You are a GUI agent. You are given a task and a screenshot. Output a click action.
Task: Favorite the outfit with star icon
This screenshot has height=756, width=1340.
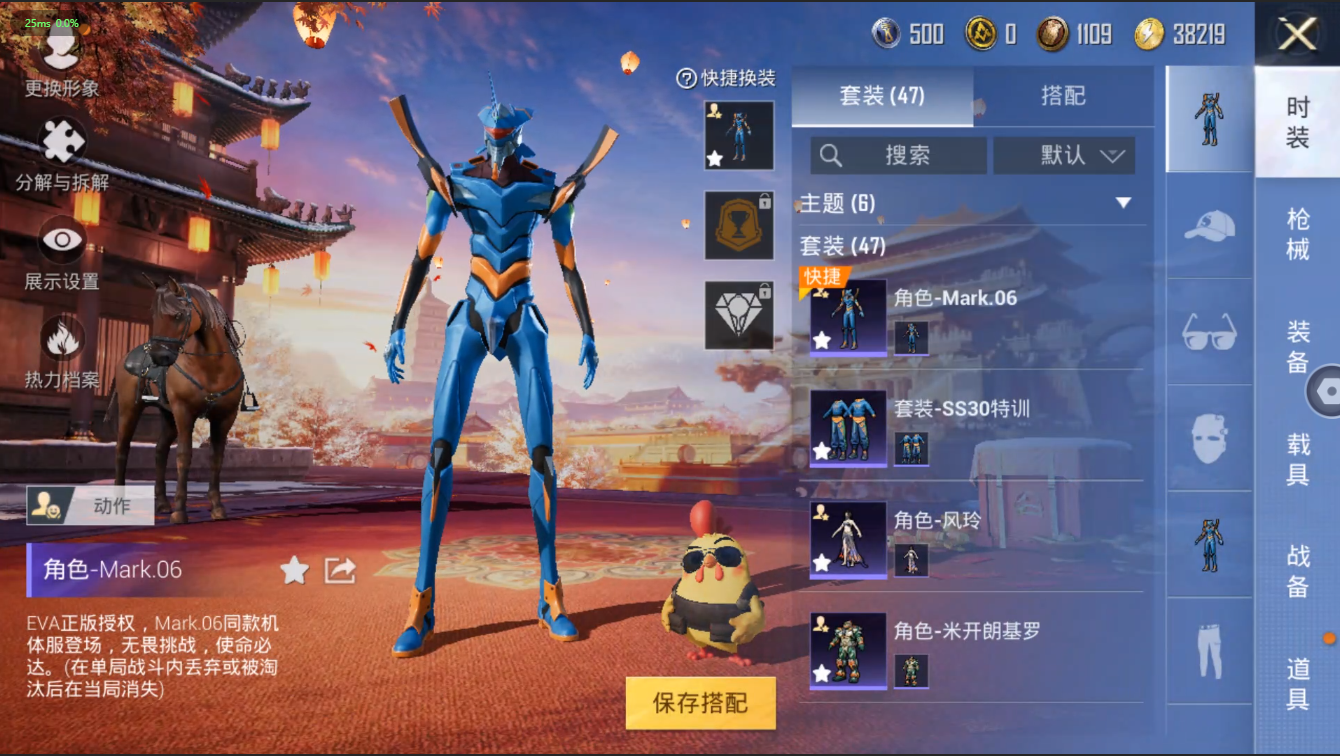[x=294, y=570]
